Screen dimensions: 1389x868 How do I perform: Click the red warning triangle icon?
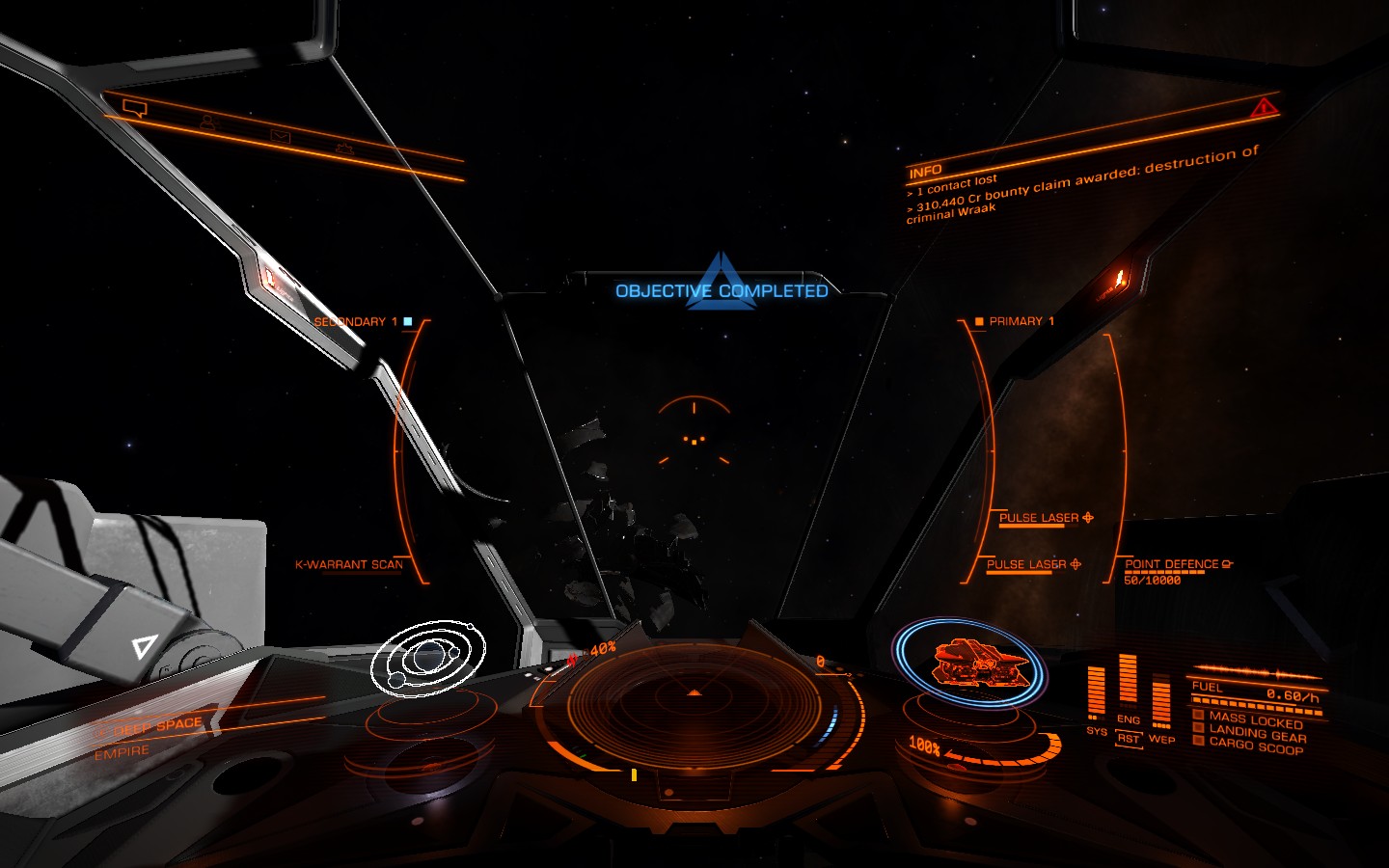pos(1264,108)
